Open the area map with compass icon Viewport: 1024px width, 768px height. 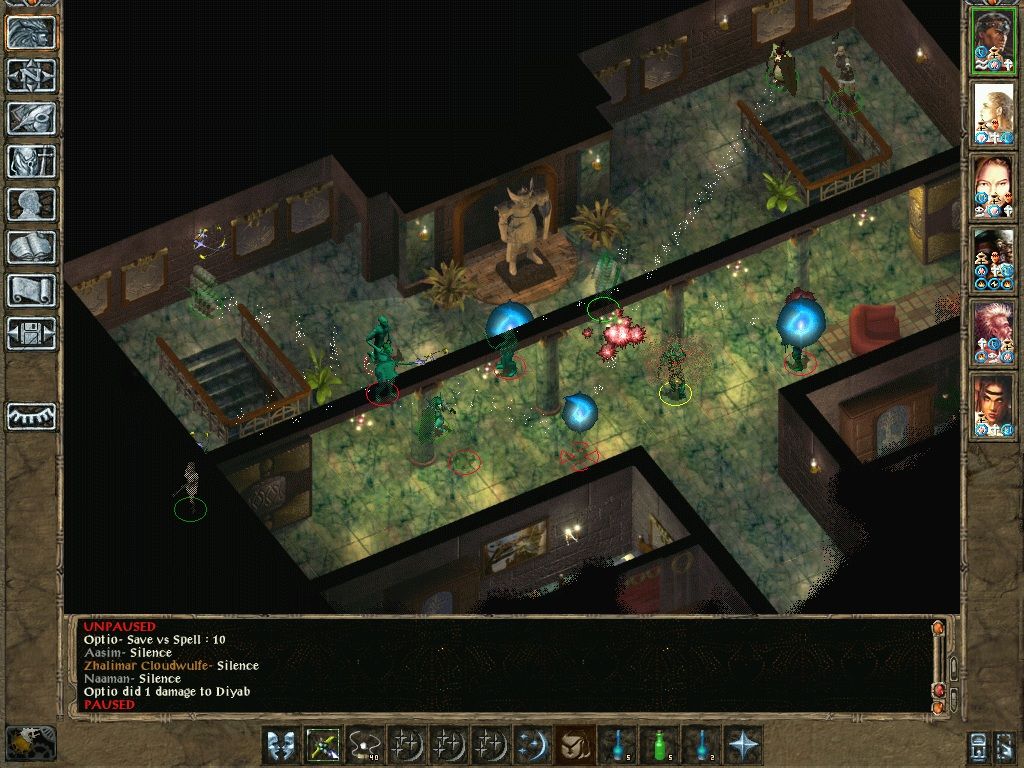point(31,75)
